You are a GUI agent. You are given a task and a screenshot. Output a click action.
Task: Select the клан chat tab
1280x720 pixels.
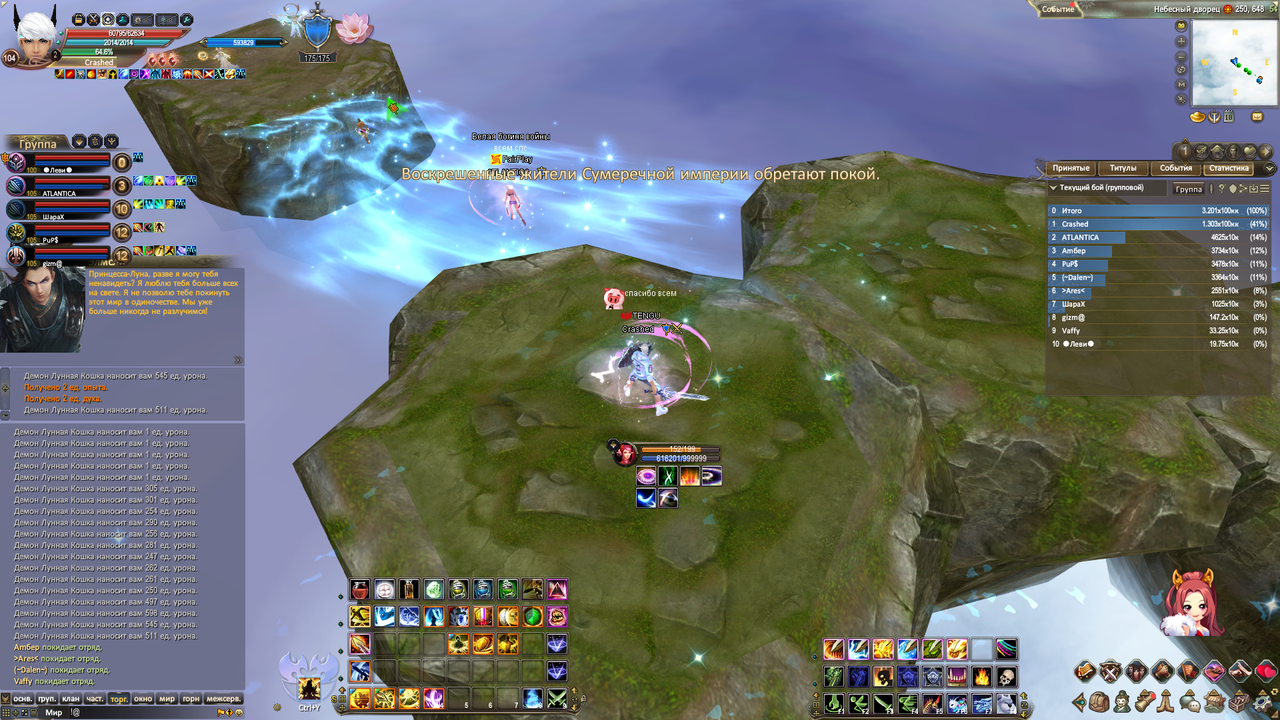[x=71, y=698]
